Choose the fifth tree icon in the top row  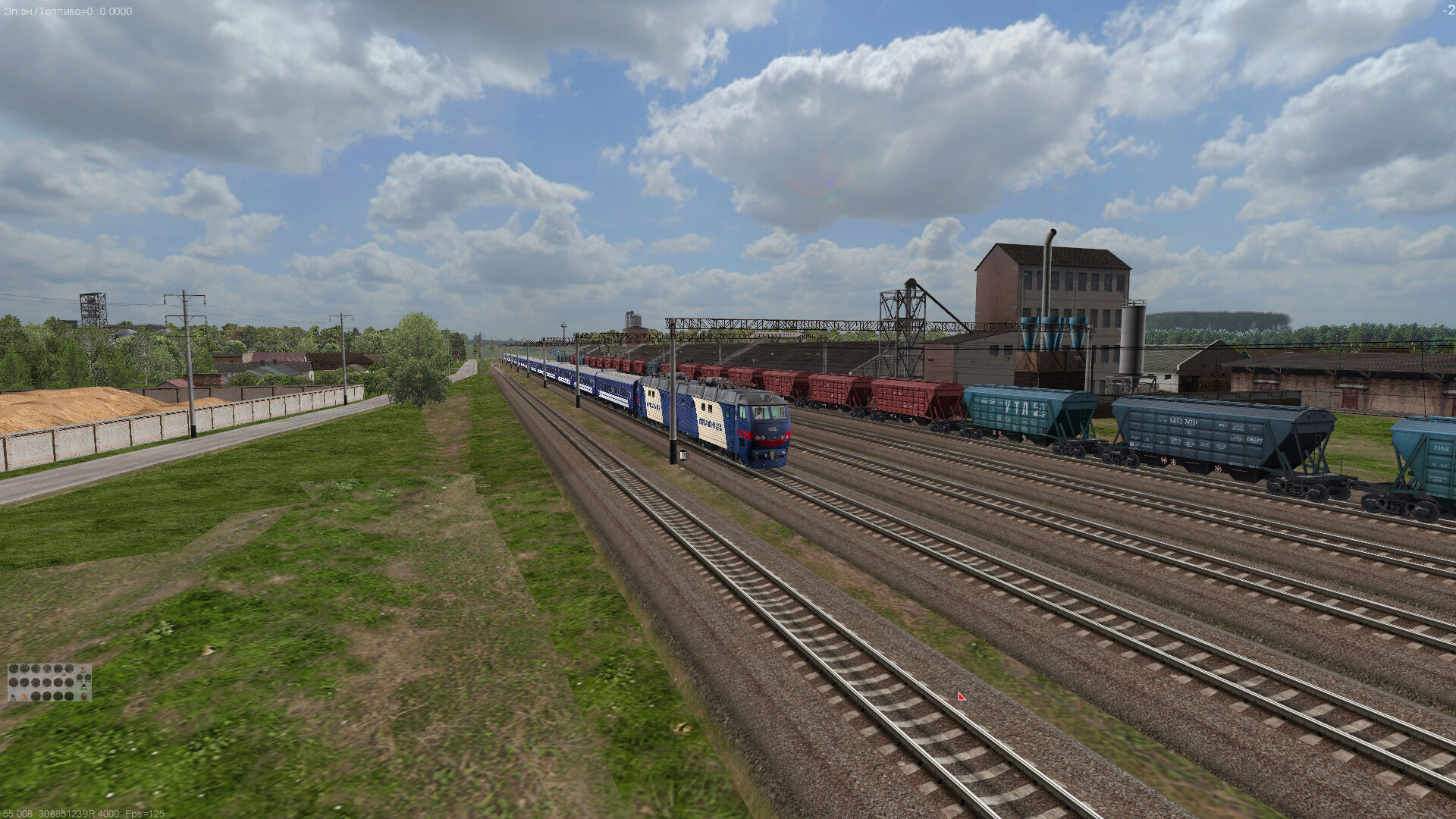pyautogui.click(x=58, y=668)
